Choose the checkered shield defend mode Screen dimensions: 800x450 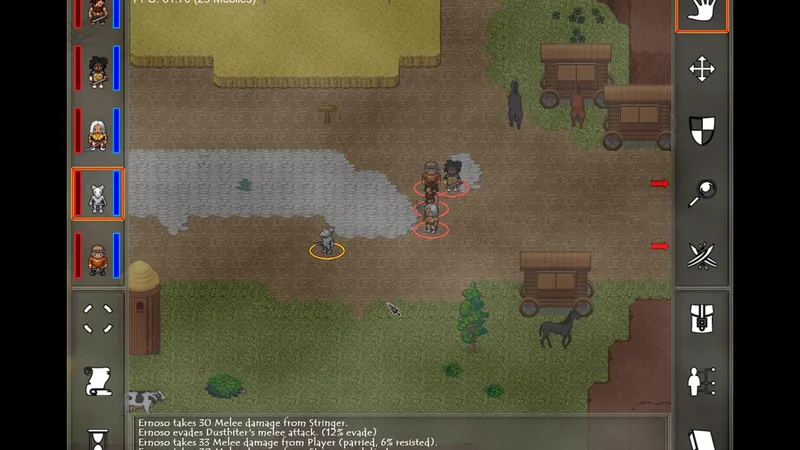pos(701,130)
